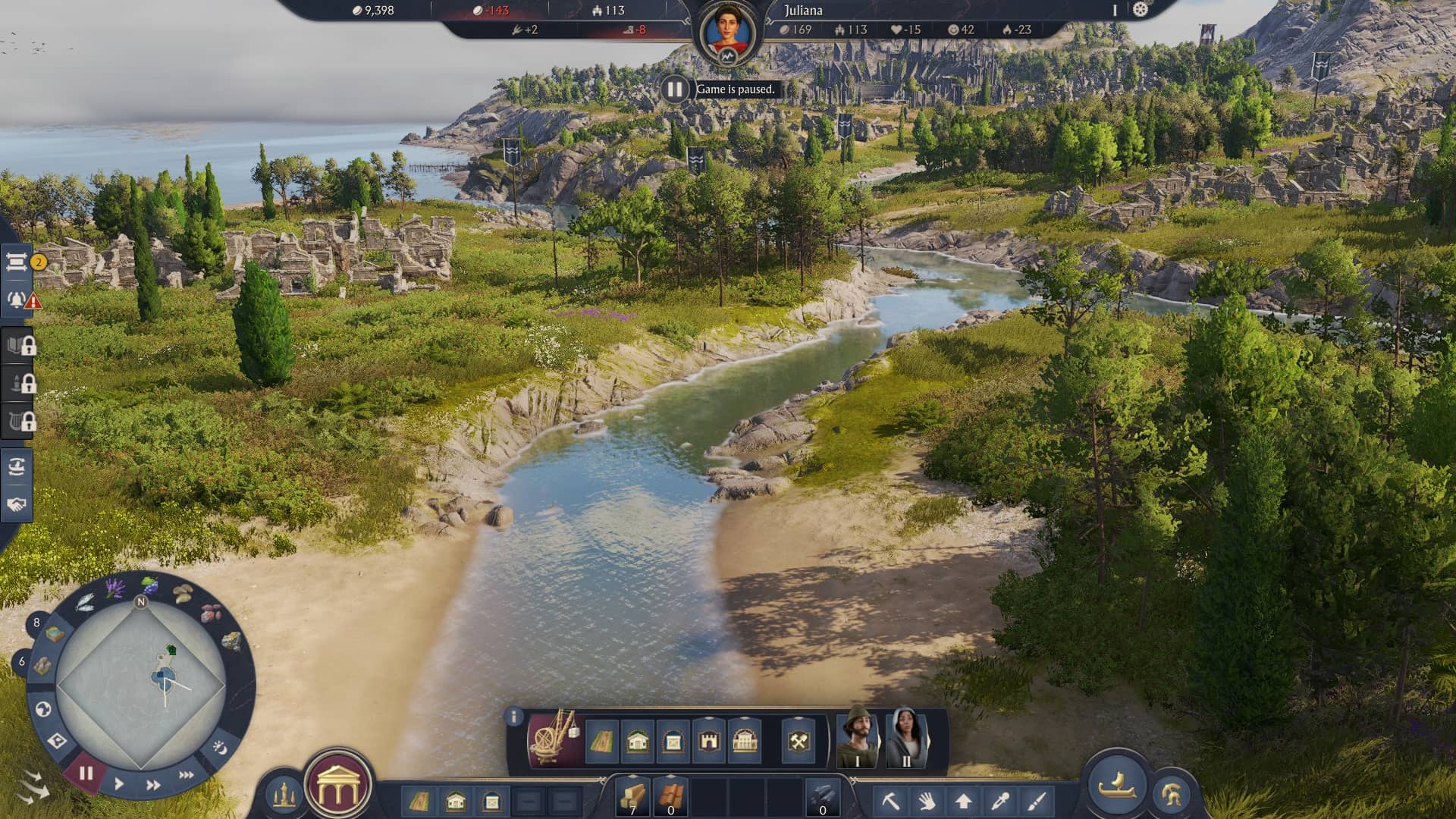Select the pickaxe demolish tool
The width and height of the screenshot is (1456, 819).
(890, 801)
